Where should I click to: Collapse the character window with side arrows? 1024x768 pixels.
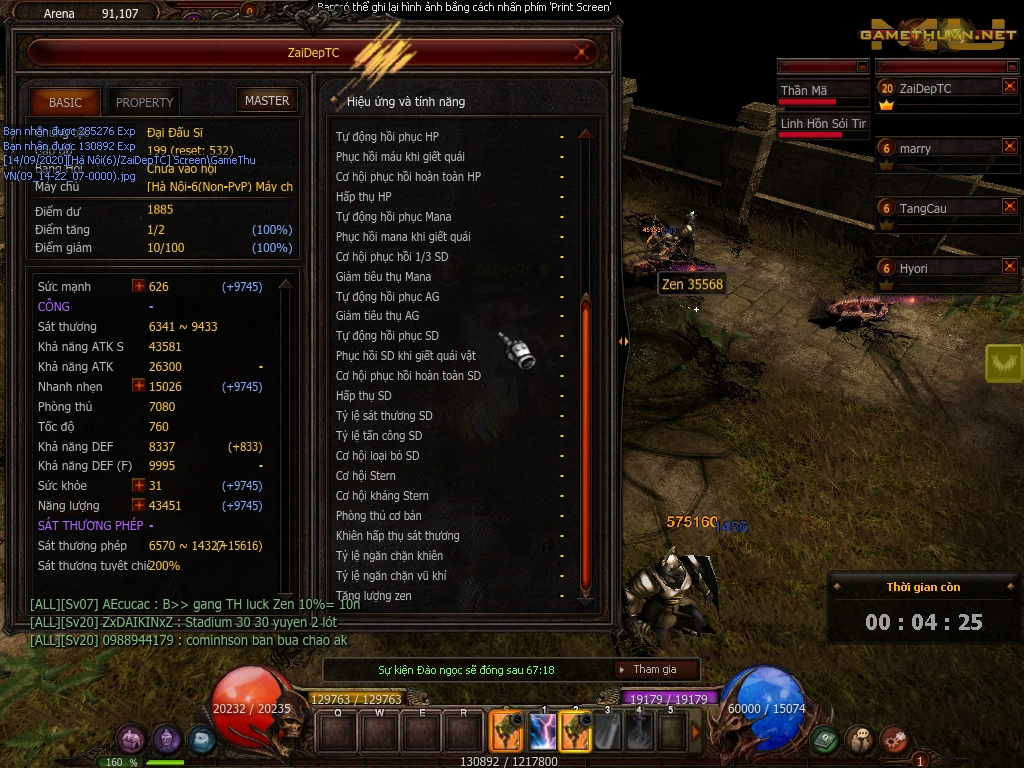tap(623, 341)
